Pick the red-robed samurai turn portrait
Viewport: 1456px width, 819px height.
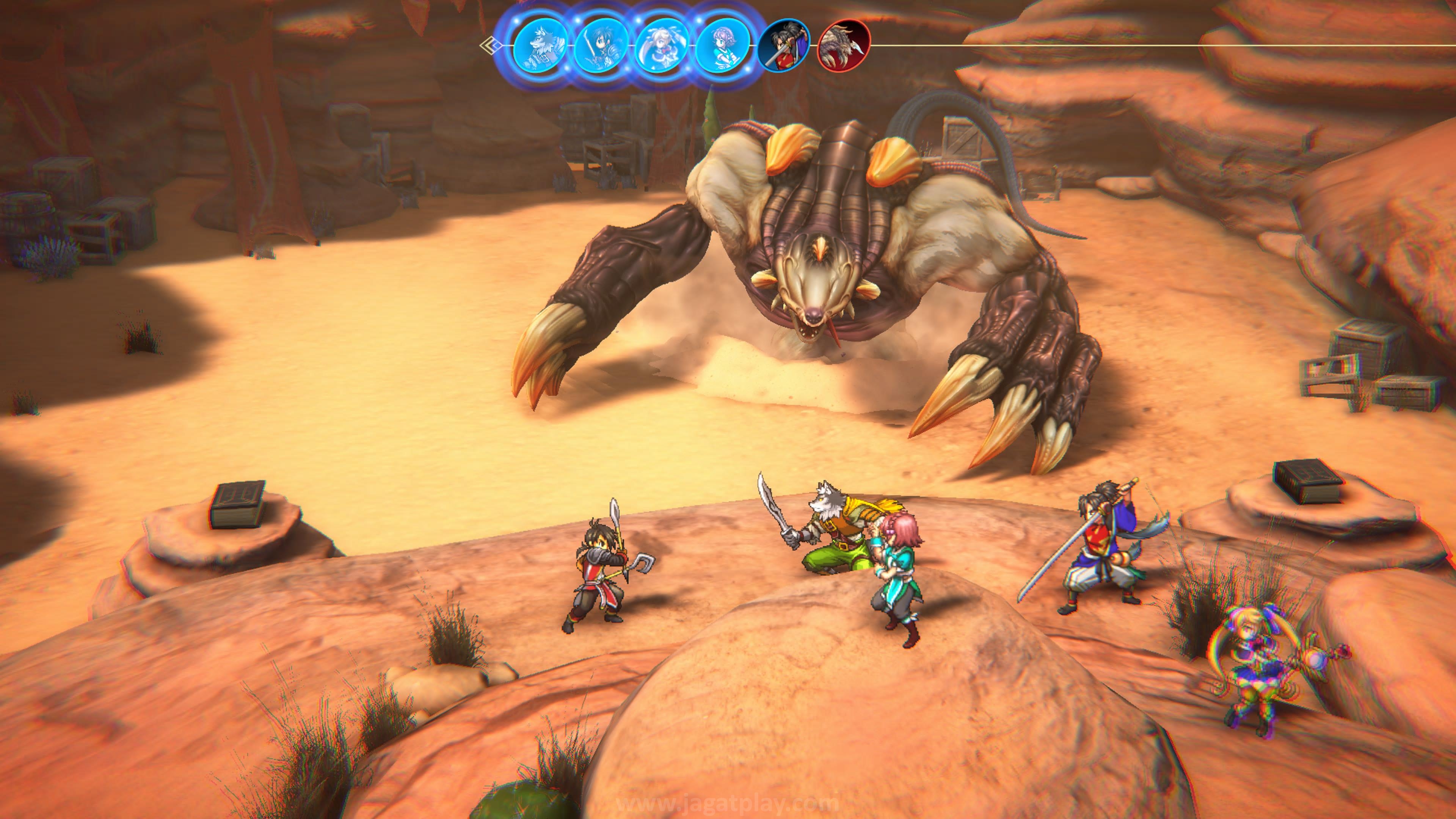click(x=783, y=46)
